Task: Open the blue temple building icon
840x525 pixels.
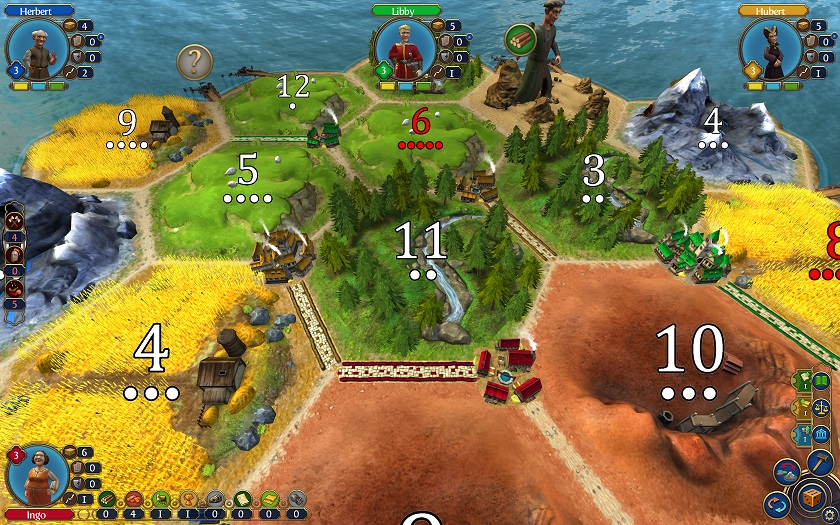Action: pos(819,435)
